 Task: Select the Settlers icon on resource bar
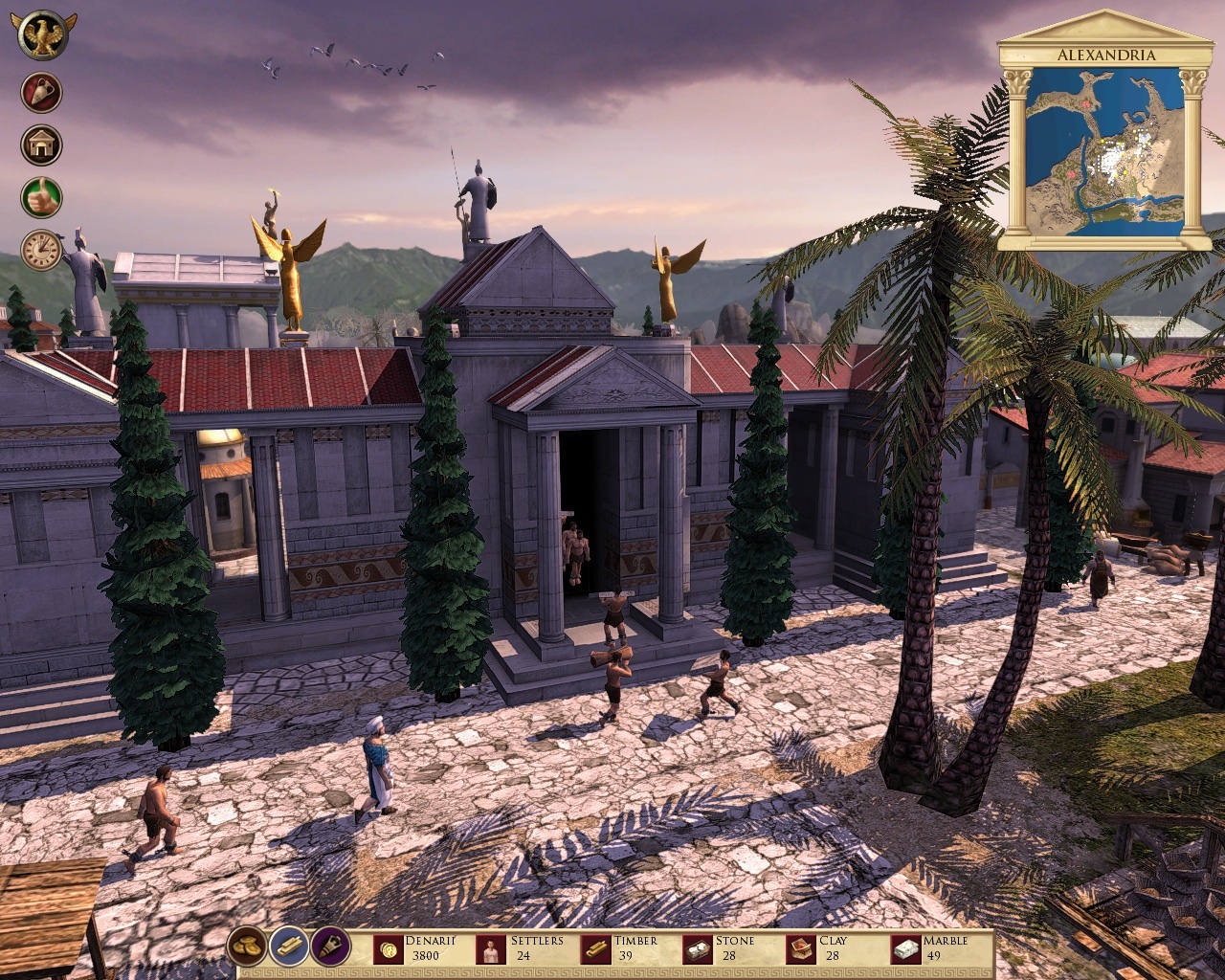pyautogui.click(x=491, y=948)
